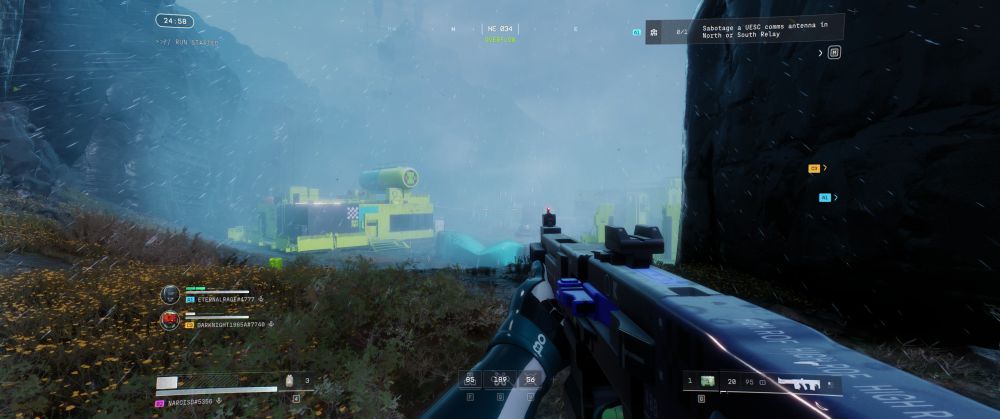Click DarkNight1985A#7740's squad portrait

tap(170, 320)
